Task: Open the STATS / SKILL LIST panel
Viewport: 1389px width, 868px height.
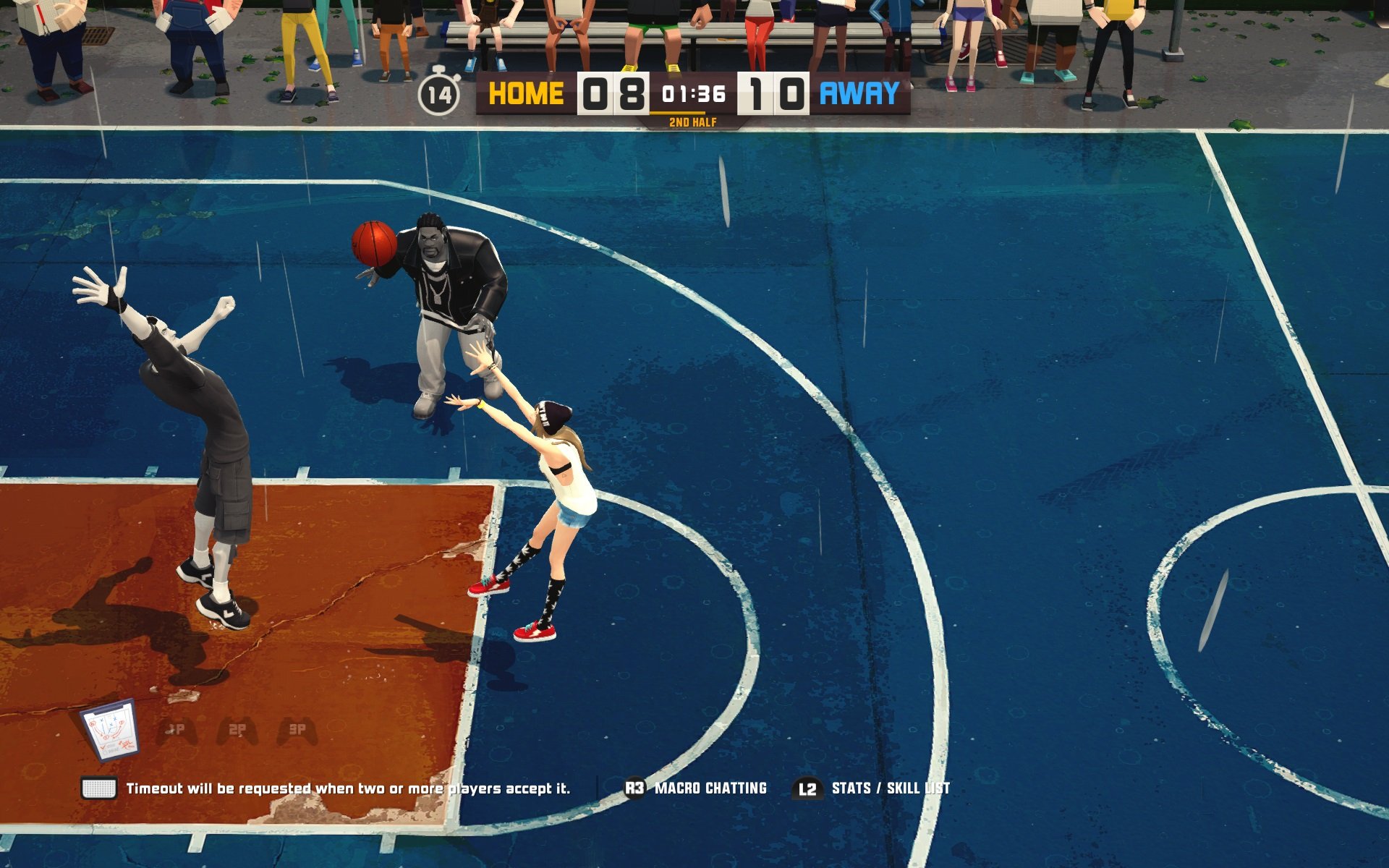Action: [891, 789]
